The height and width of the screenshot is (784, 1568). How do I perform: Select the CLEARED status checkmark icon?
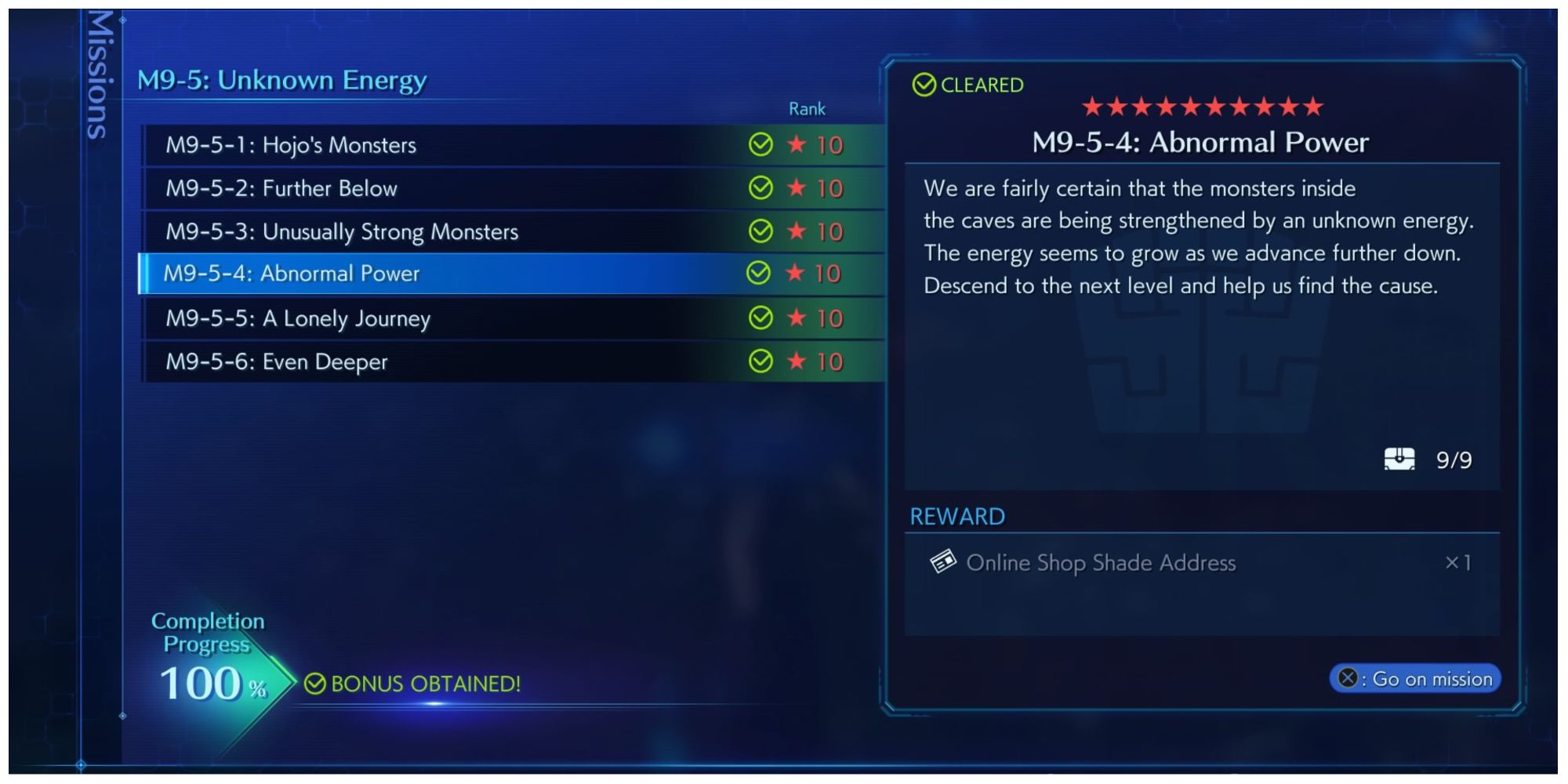click(925, 85)
